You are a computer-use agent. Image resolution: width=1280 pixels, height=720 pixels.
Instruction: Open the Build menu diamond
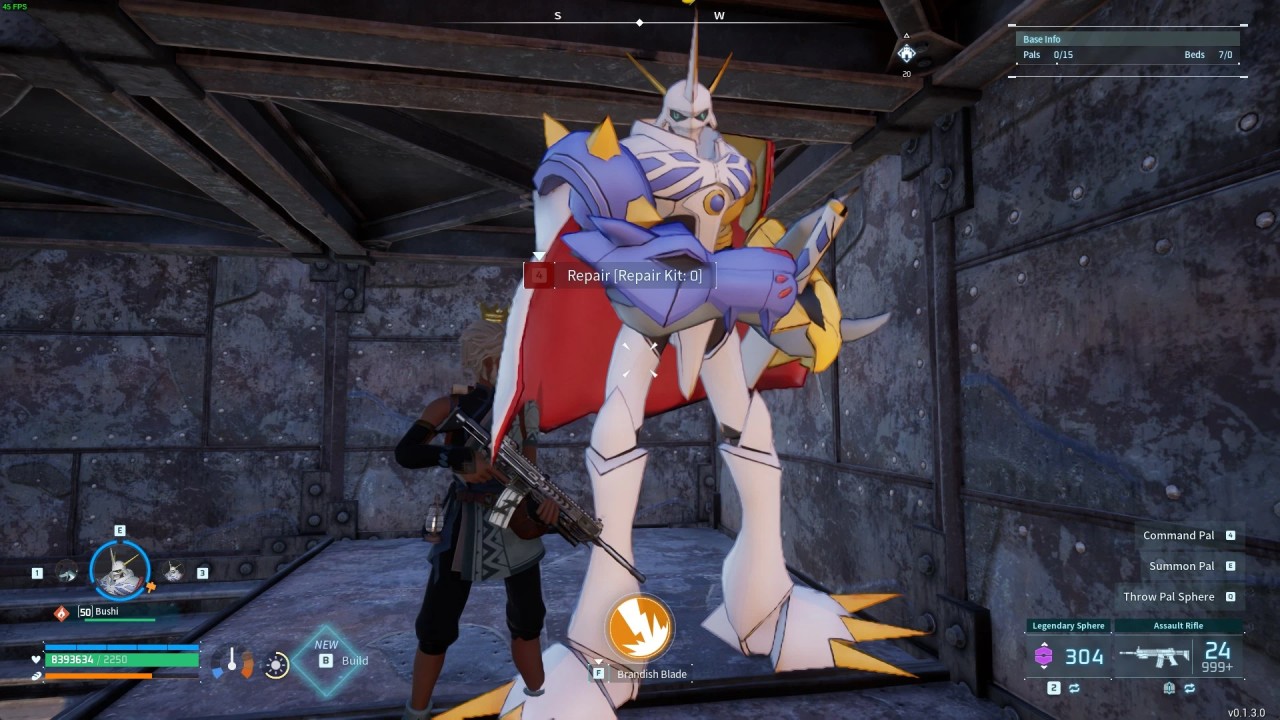(327, 659)
